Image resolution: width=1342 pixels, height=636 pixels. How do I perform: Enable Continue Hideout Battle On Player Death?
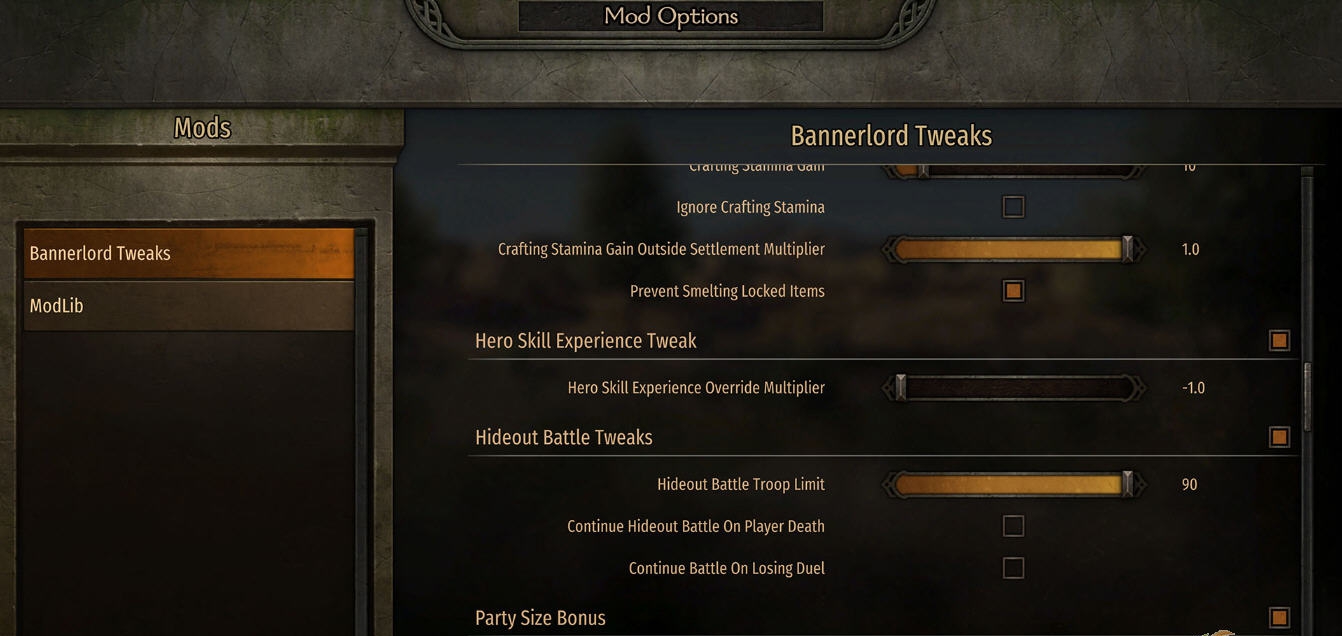1013,526
